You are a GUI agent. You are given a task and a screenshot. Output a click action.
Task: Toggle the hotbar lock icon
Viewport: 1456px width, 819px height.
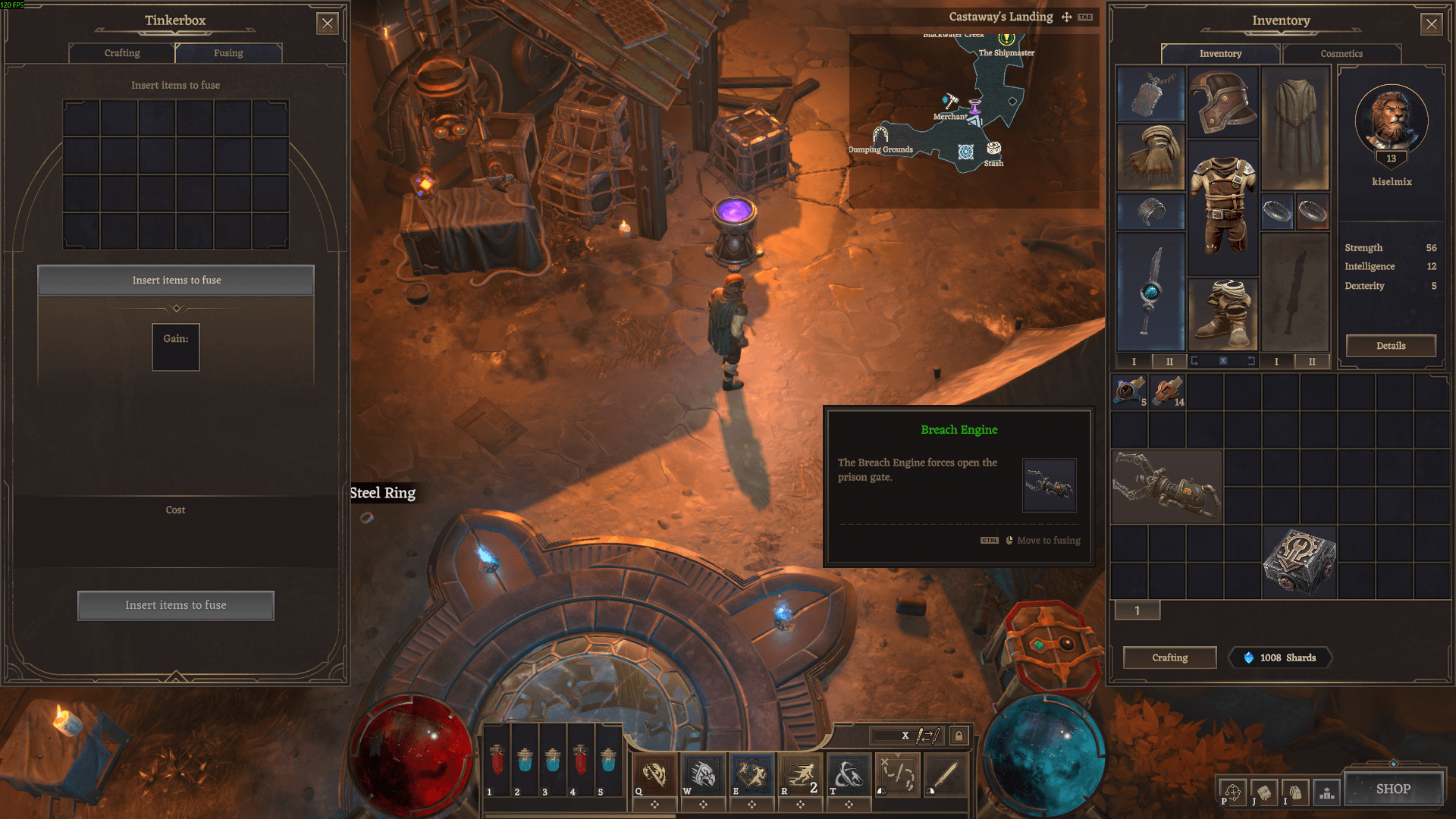[x=959, y=736]
